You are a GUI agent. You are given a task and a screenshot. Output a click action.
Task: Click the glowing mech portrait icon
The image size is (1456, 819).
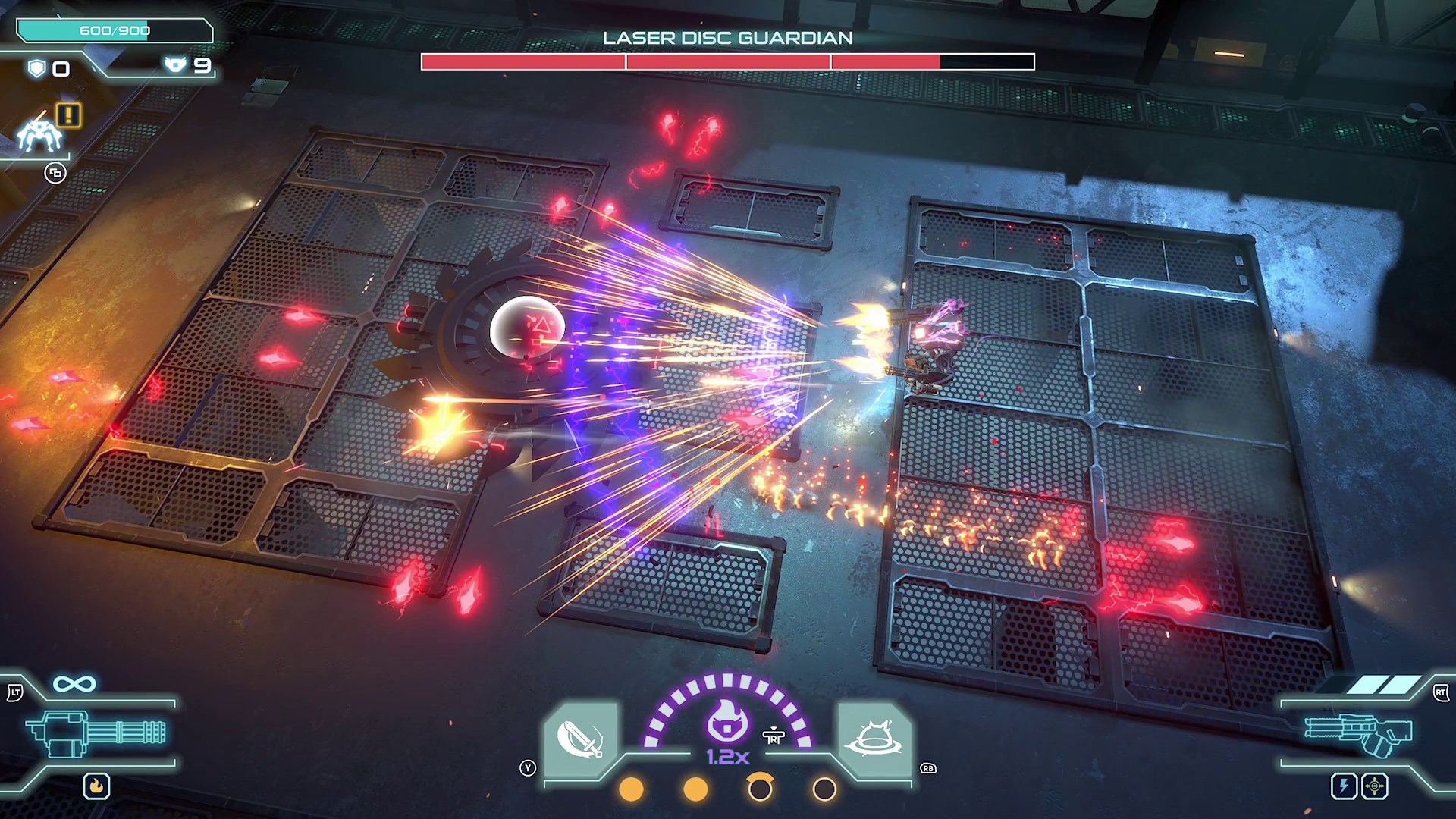(x=39, y=135)
